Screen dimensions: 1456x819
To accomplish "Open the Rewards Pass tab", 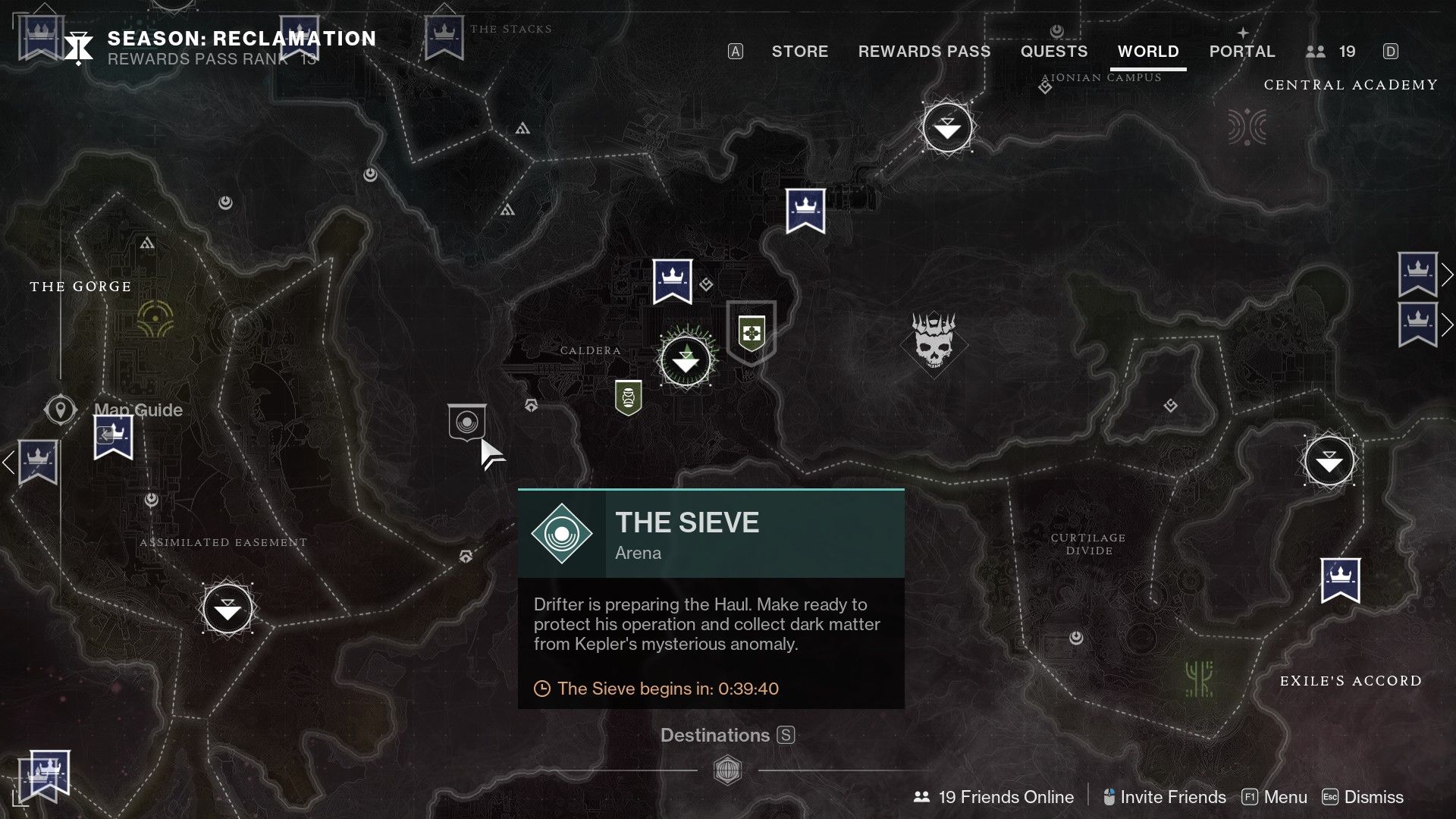I will 924,52.
